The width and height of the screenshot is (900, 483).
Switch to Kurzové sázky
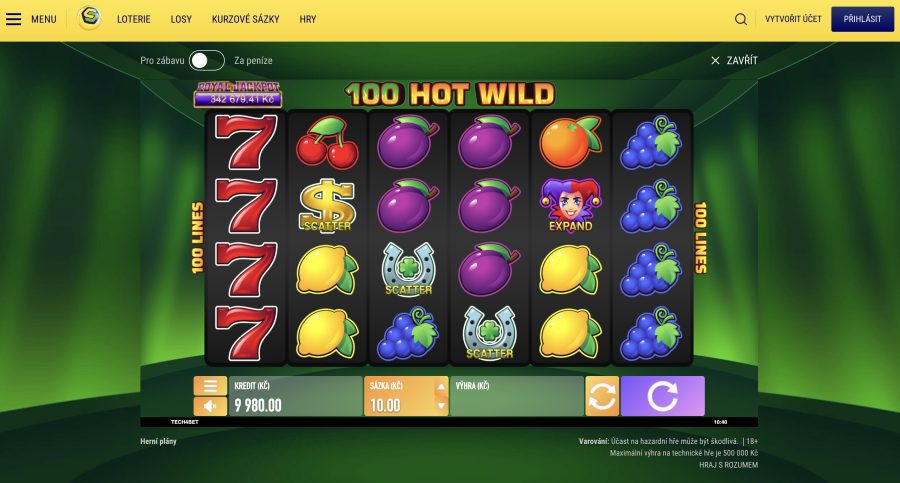[x=246, y=19]
